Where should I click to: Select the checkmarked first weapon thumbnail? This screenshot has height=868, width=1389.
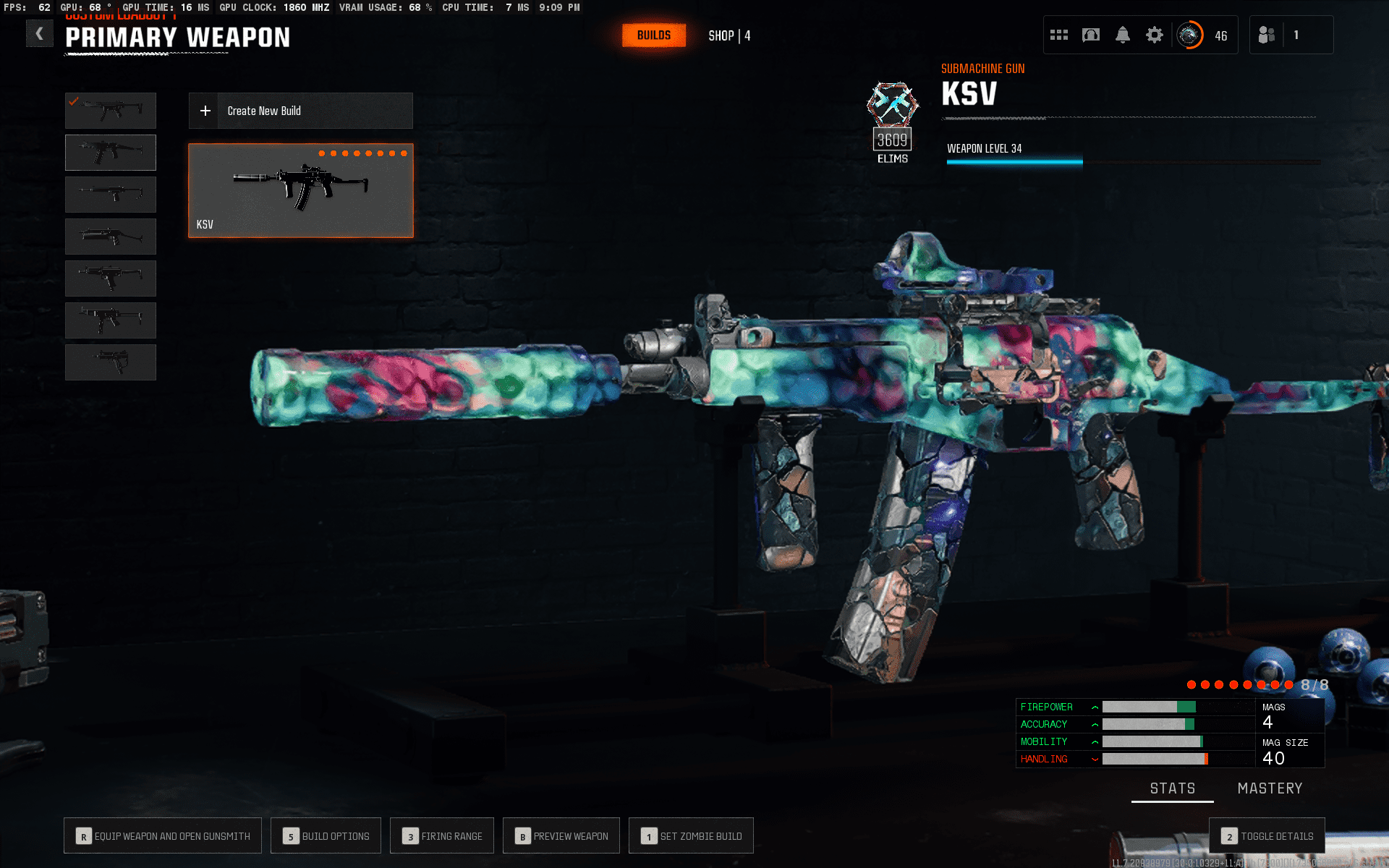(111, 111)
